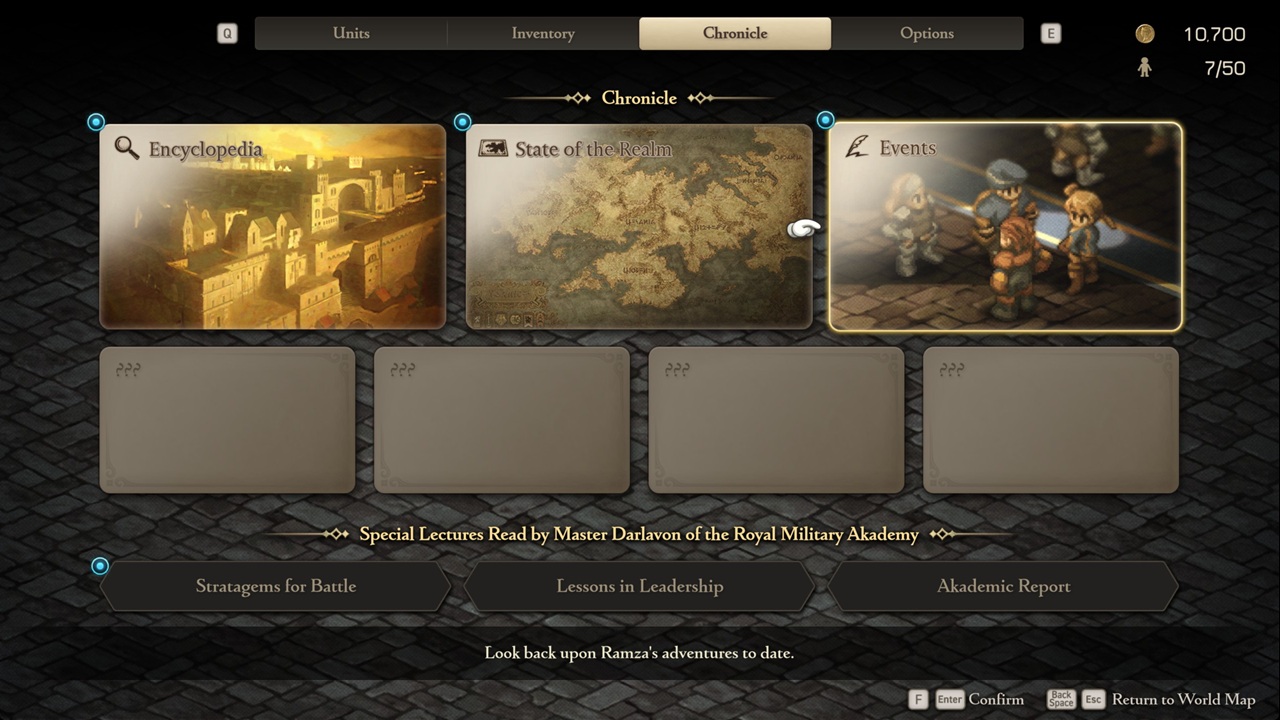Select Lessons in Leadership lecture
The image size is (1280, 720).
pyautogui.click(x=640, y=586)
